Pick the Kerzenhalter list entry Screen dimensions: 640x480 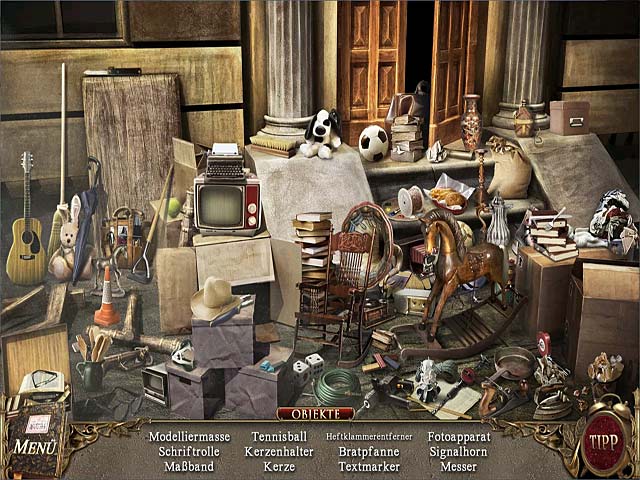tap(280, 452)
